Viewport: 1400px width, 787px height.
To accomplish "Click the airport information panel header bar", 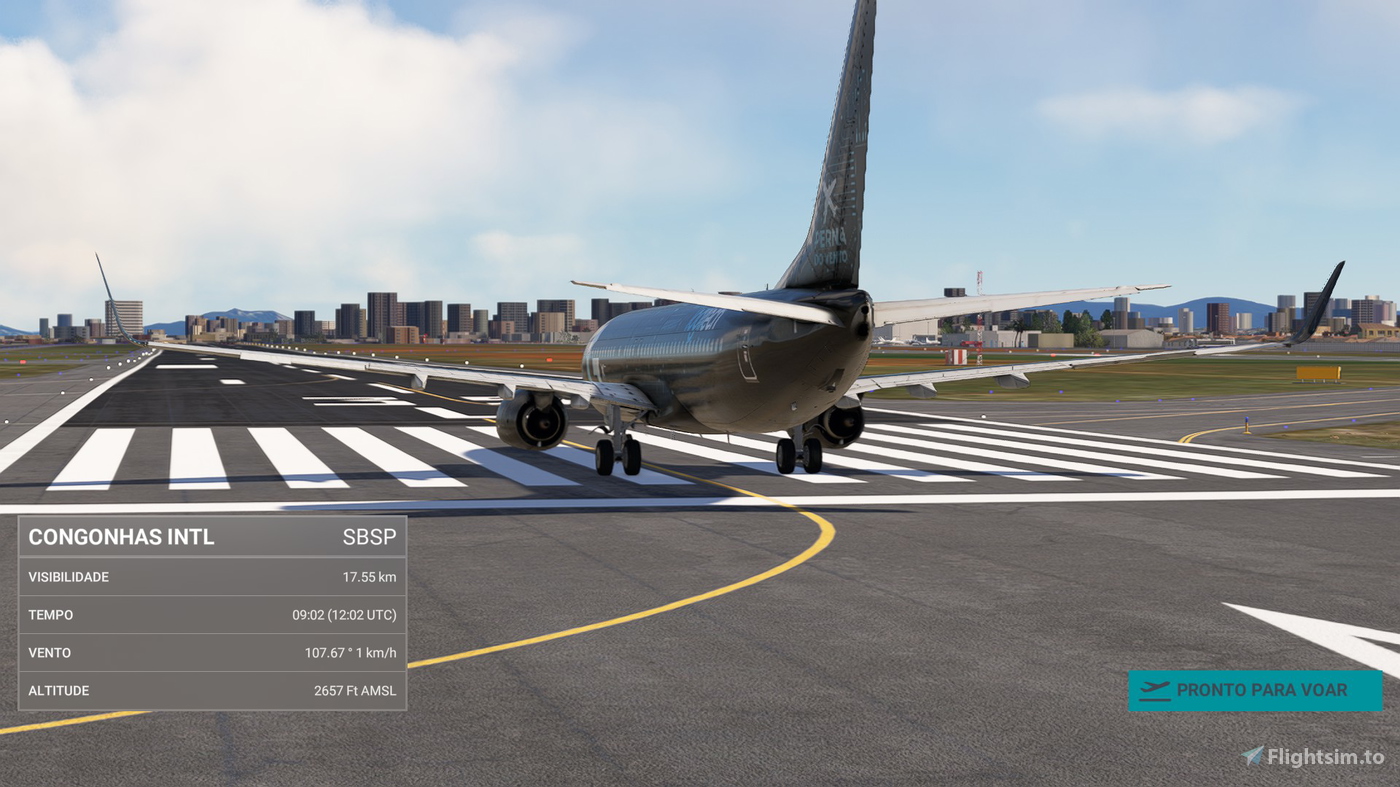I will tap(212, 536).
